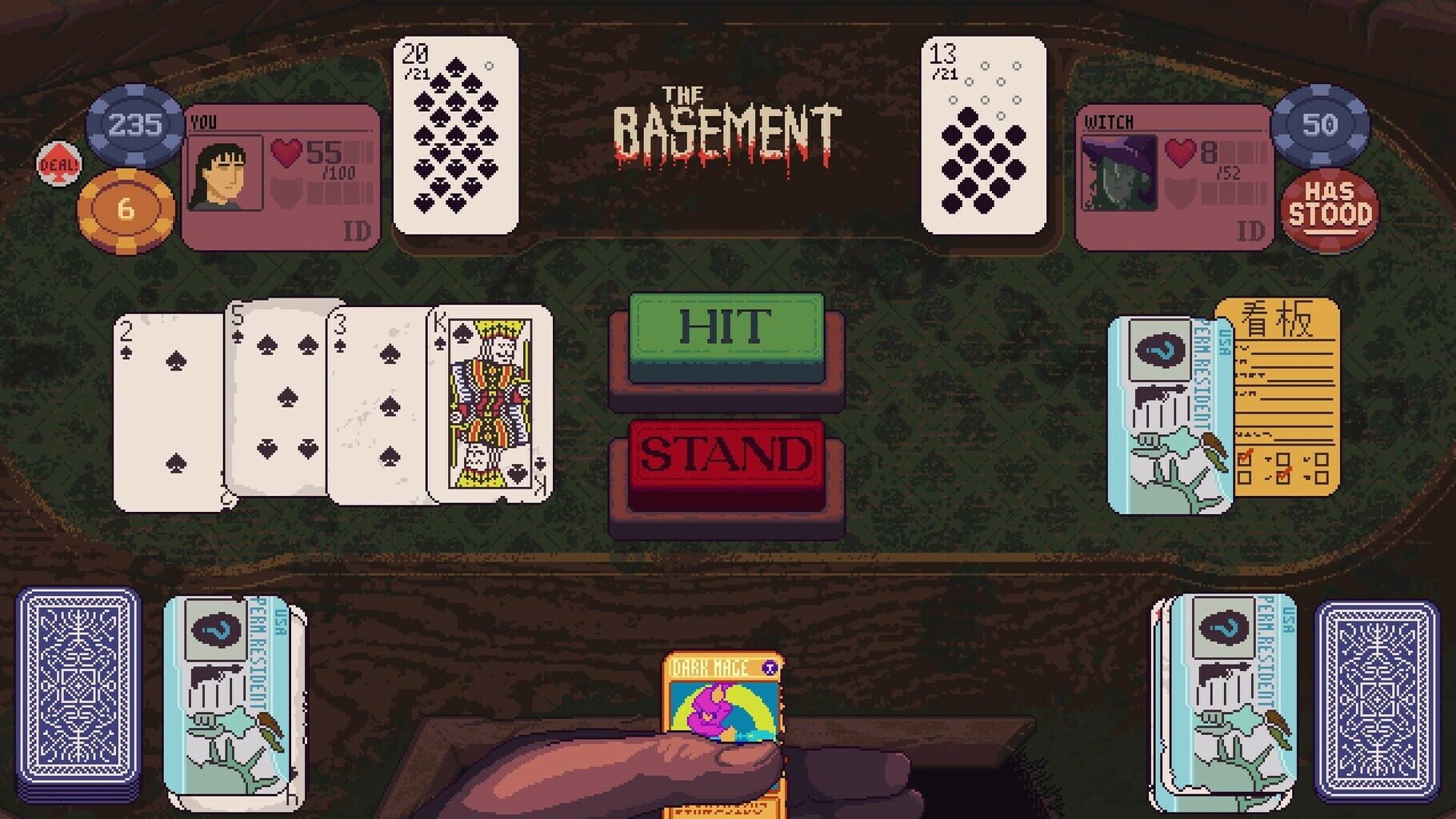Select the Witch's 50 chip
1456x819 pixels.
pos(1320,126)
